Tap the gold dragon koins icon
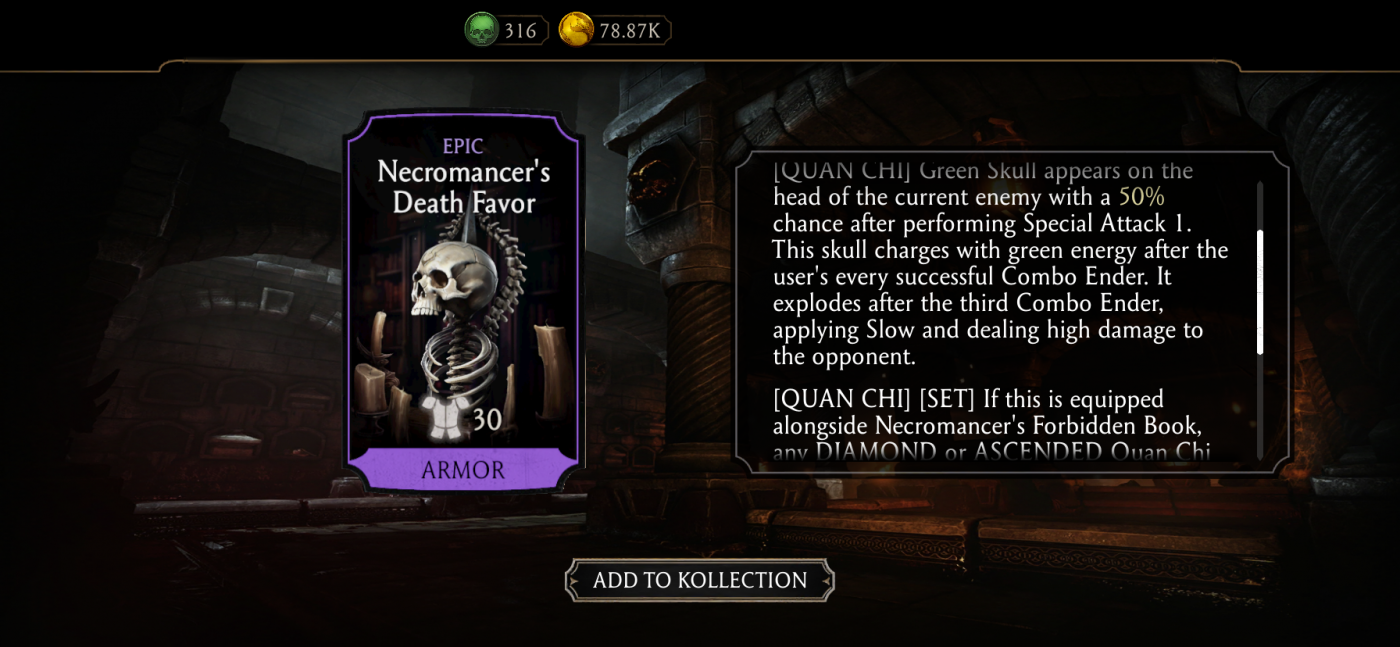Viewport: 1400px width, 647px height. tap(575, 30)
